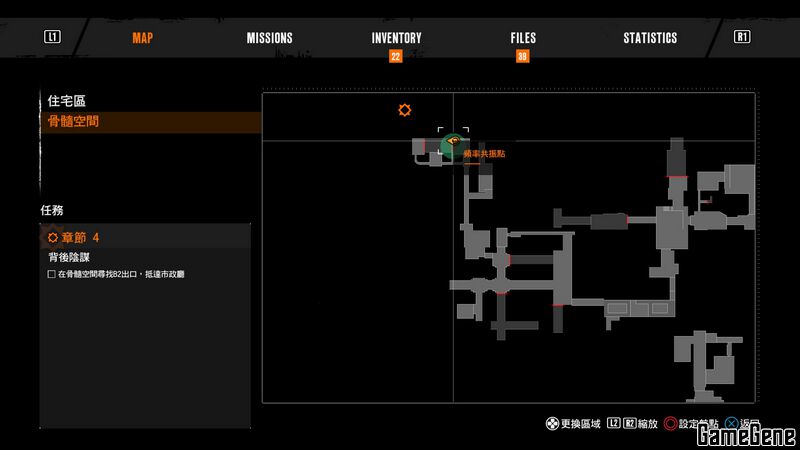Click the 頻率共振點 map label
The image size is (800, 450).
pos(484,154)
